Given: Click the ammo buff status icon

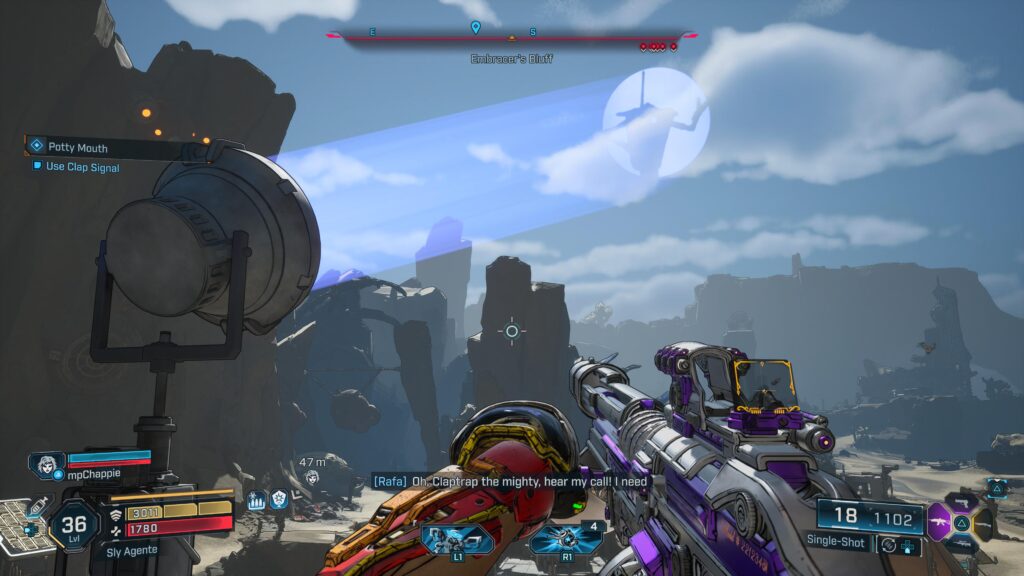Looking at the screenshot, I should click(256, 500).
